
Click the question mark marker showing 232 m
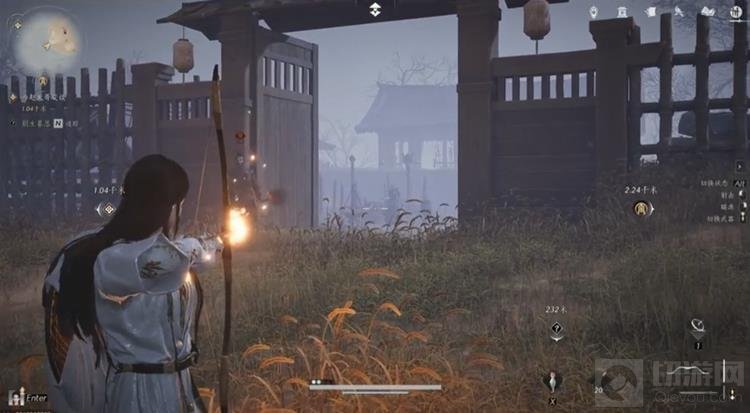point(557,329)
